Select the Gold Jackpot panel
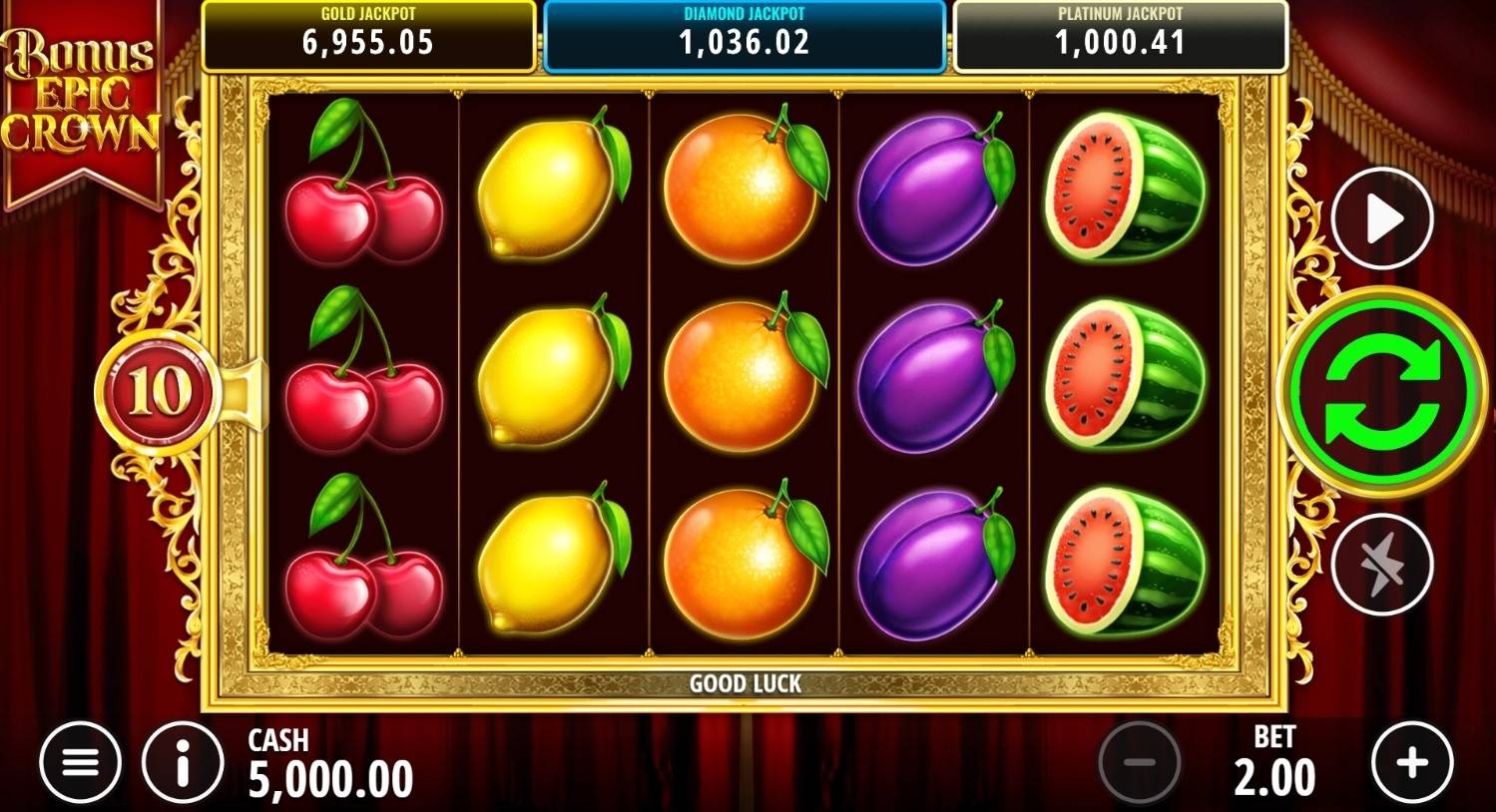This screenshot has width=1496, height=812. pos(368,35)
